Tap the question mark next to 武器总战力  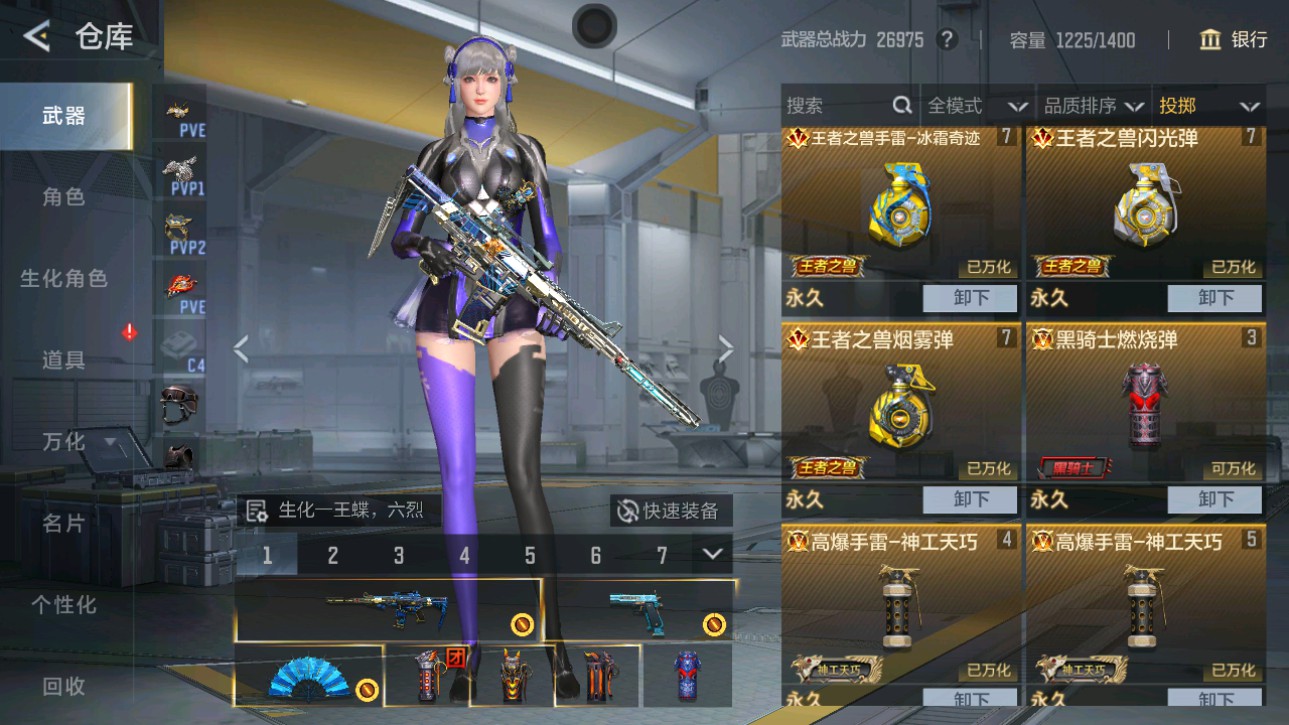(x=945, y=39)
